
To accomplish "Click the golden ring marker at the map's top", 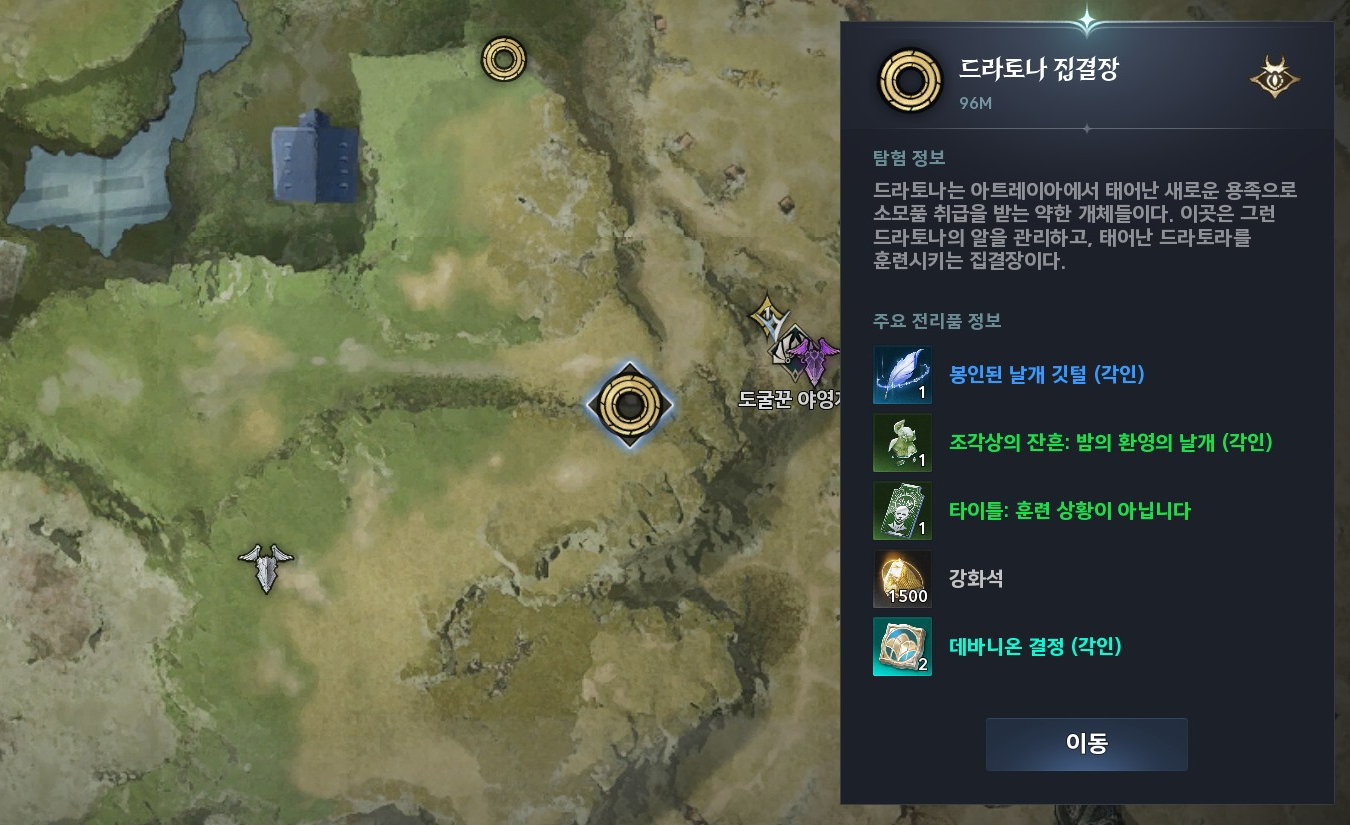I will [x=503, y=58].
